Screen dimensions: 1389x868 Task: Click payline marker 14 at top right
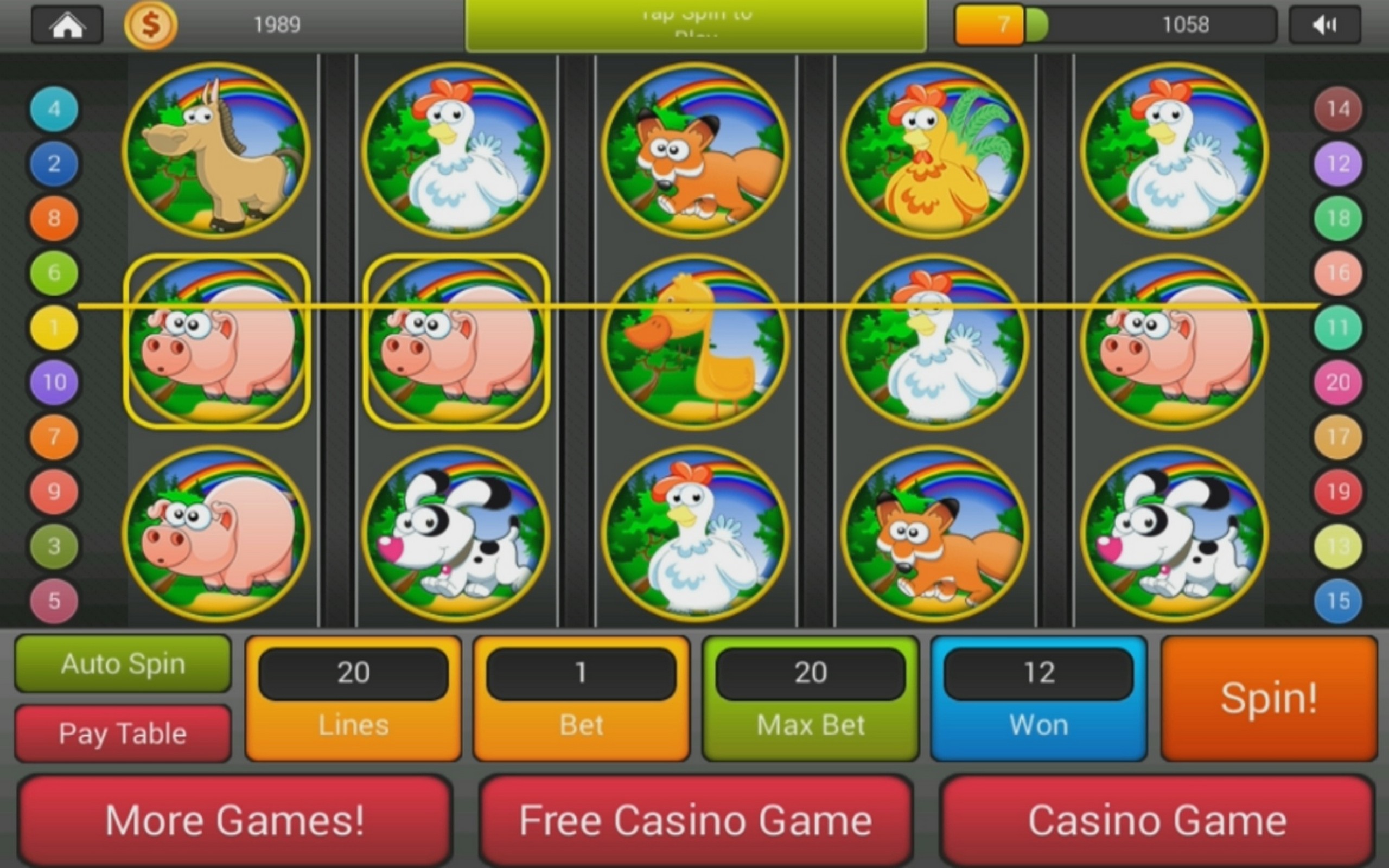(x=1338, y=109)
